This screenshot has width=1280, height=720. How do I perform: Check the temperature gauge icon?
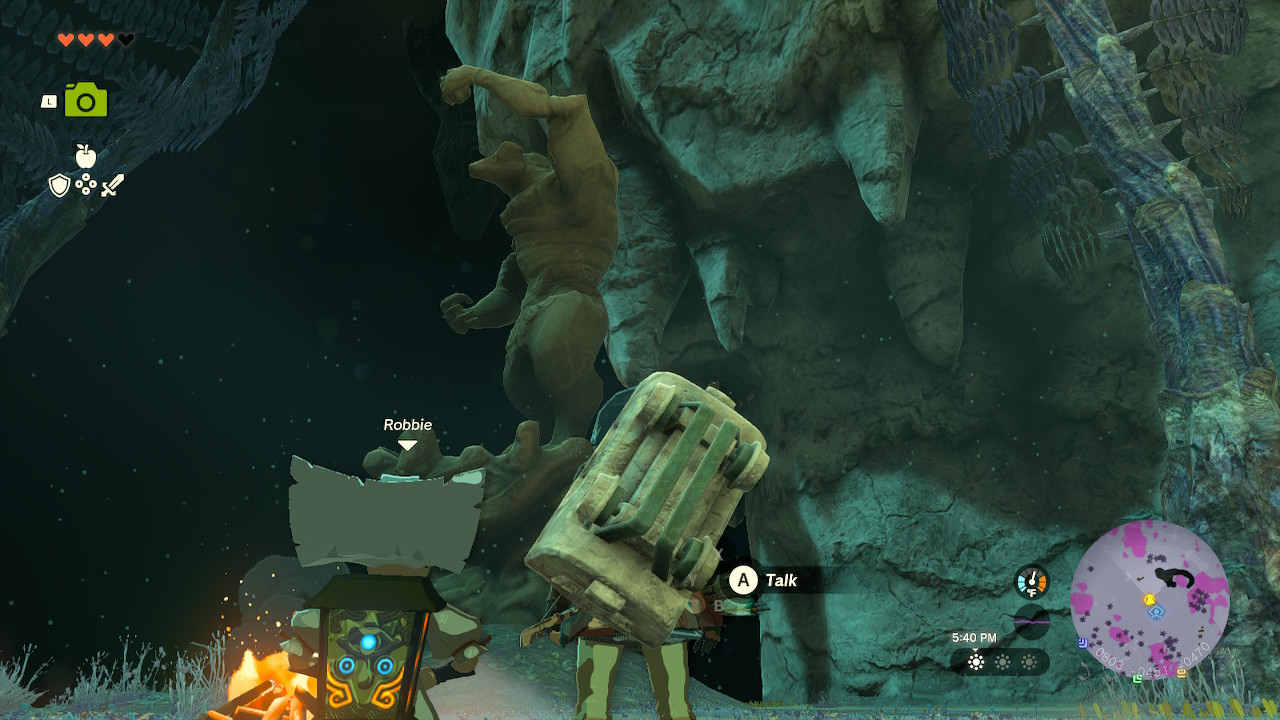1031,582
